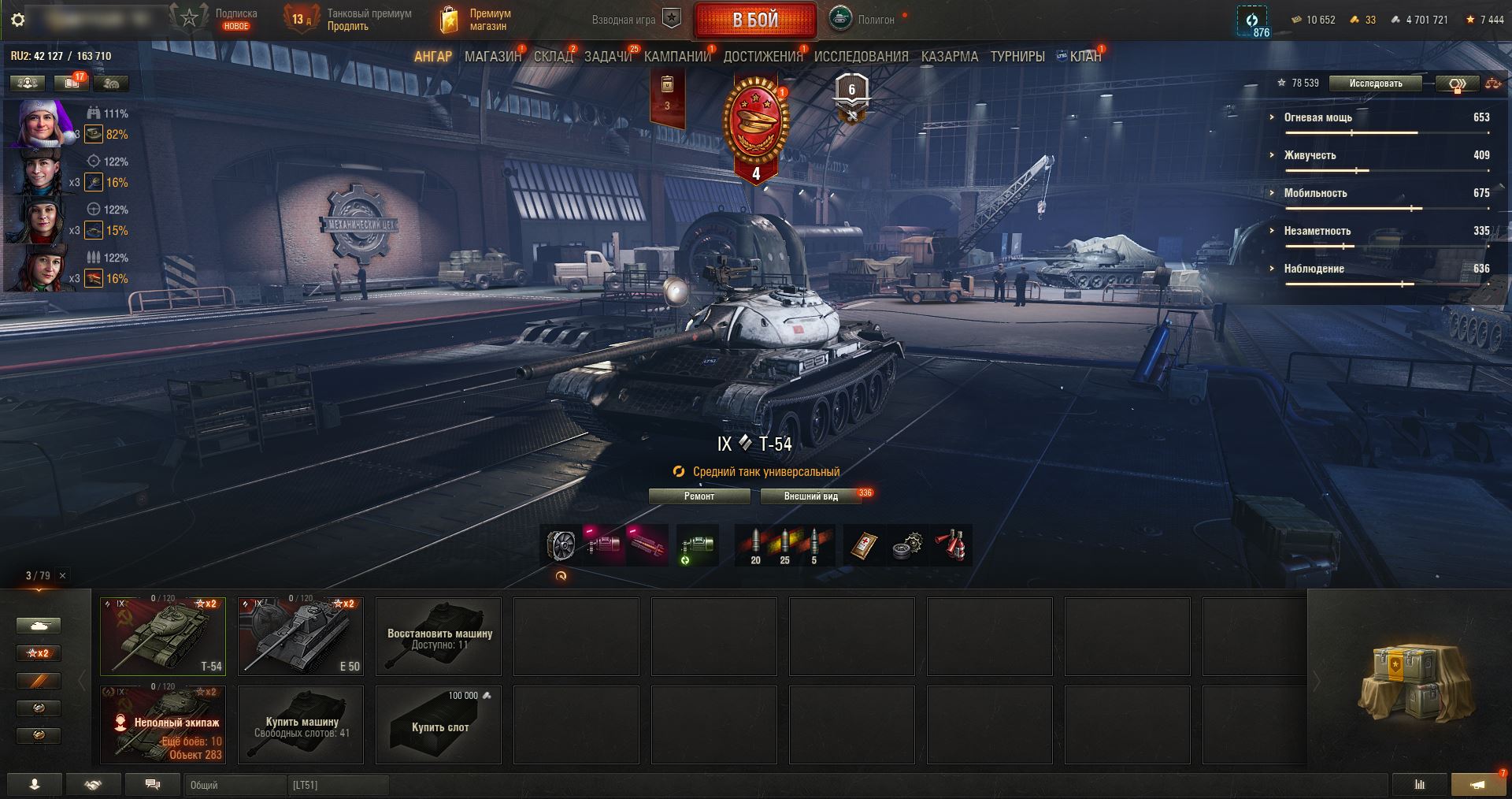Image resolution: width=1512 pixels, height=799 pixels.
Task: Open Восстановить машину tile
Action: coord(439,637)
